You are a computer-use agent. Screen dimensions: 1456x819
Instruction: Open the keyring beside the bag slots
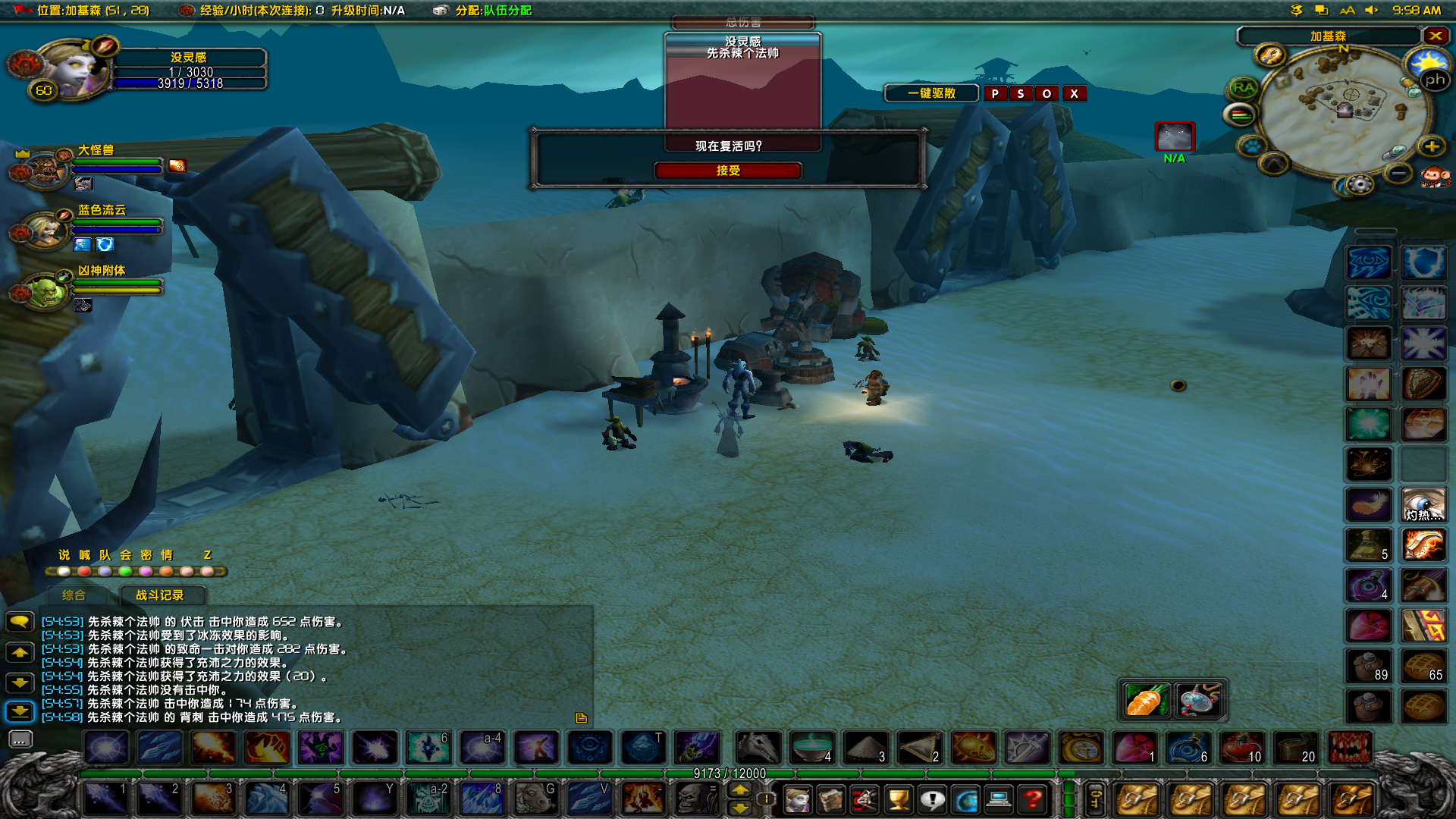1095,799
